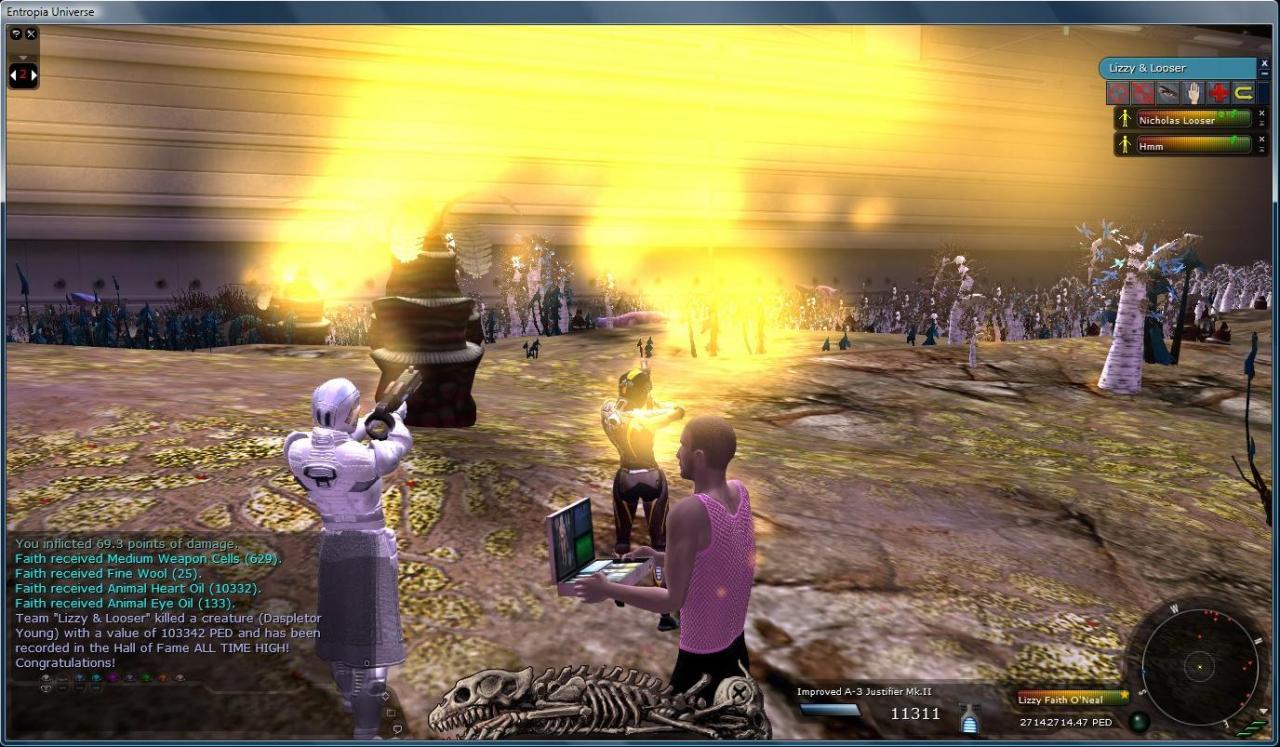
Task: Activate the red cross heal icon
Action: pos(1218,93)
